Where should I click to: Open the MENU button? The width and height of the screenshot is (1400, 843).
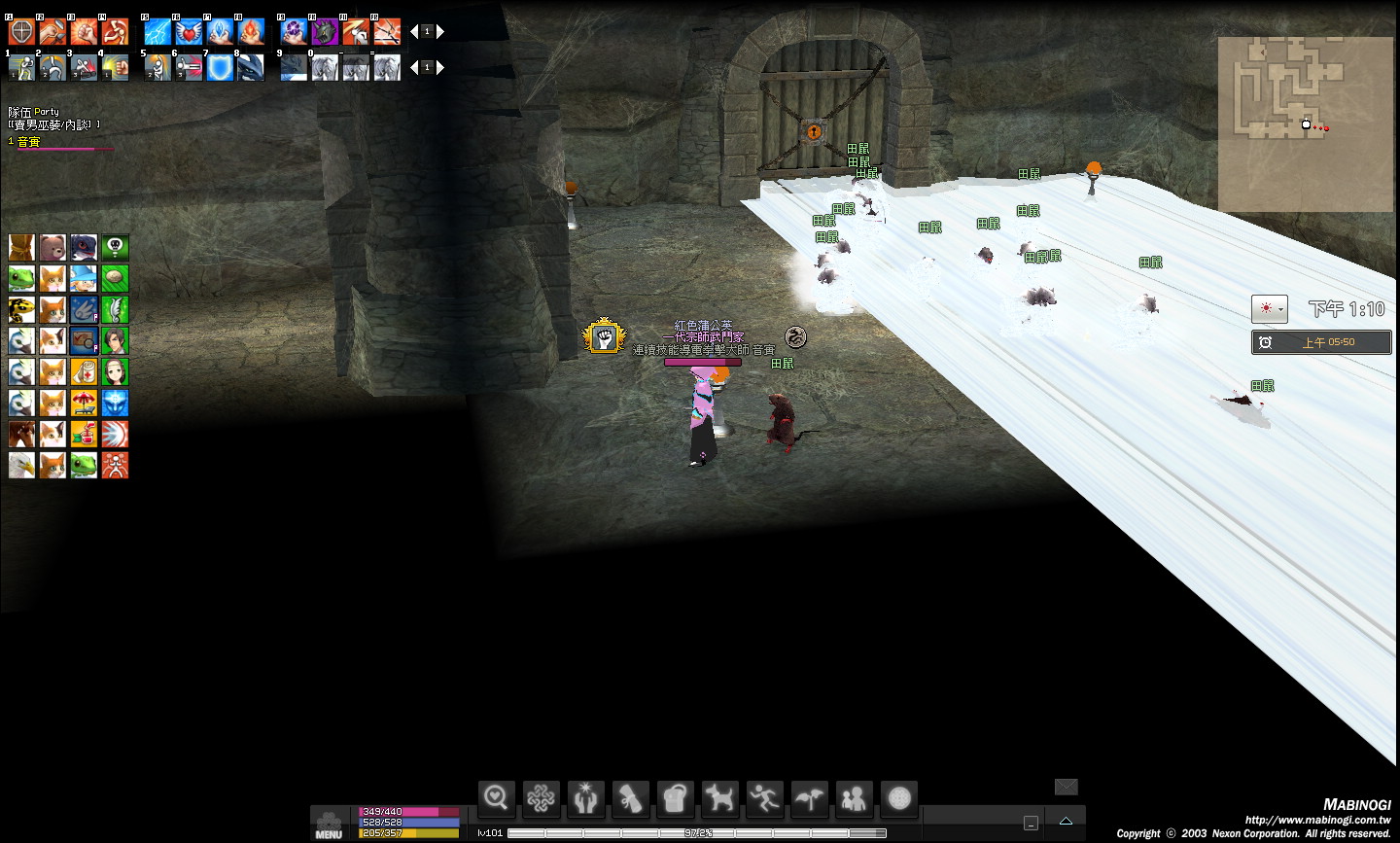point(329,825)
